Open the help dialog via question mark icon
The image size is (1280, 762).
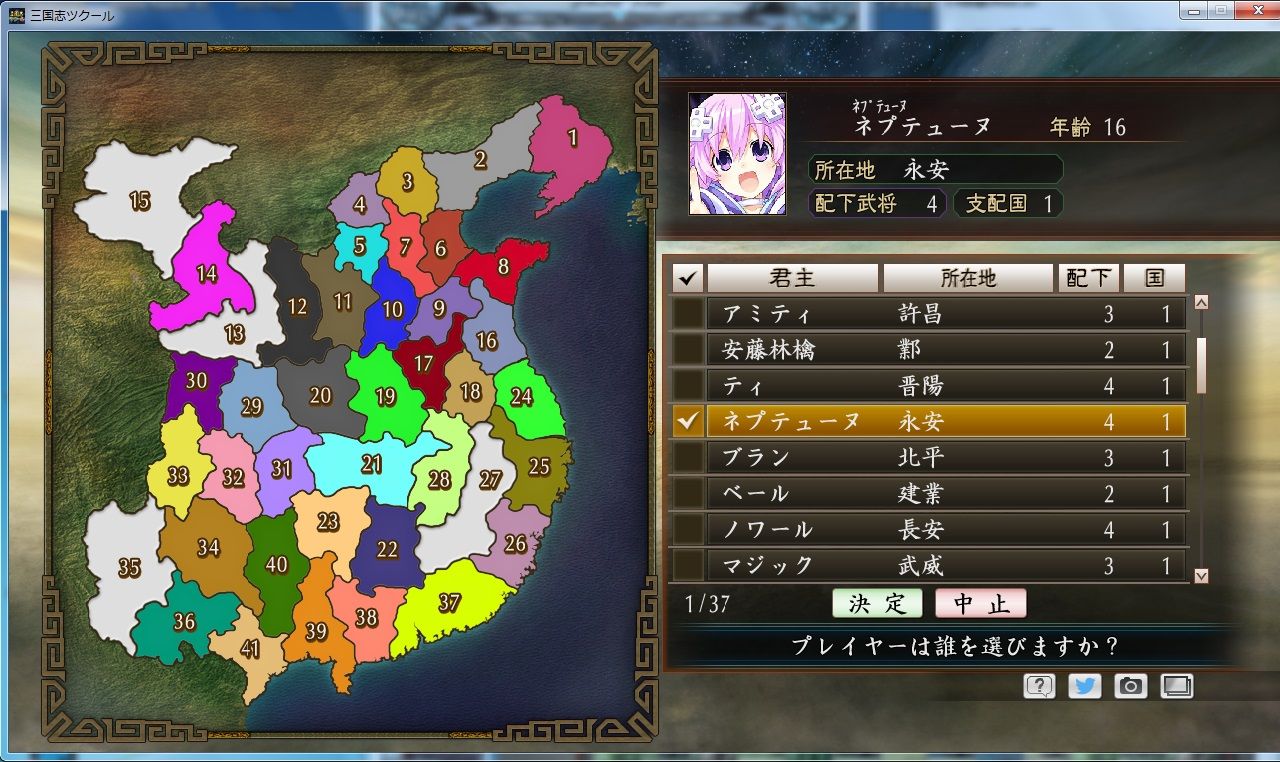1040,686
